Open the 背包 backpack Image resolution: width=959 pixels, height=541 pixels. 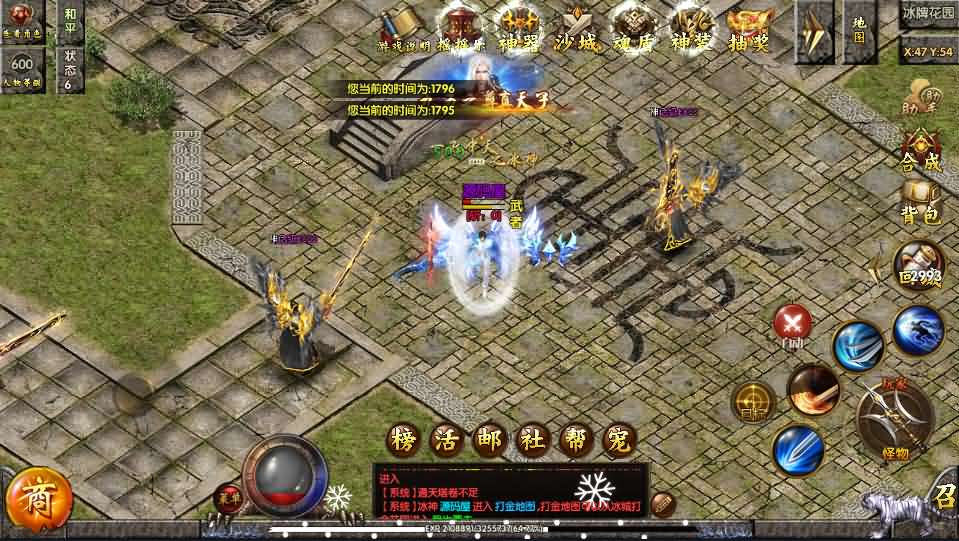[920, 202]
